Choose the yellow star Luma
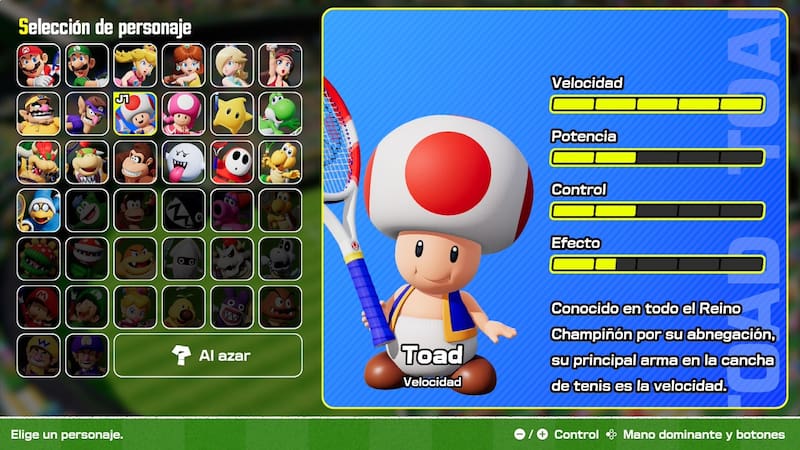800x450 pixels. 232,113
